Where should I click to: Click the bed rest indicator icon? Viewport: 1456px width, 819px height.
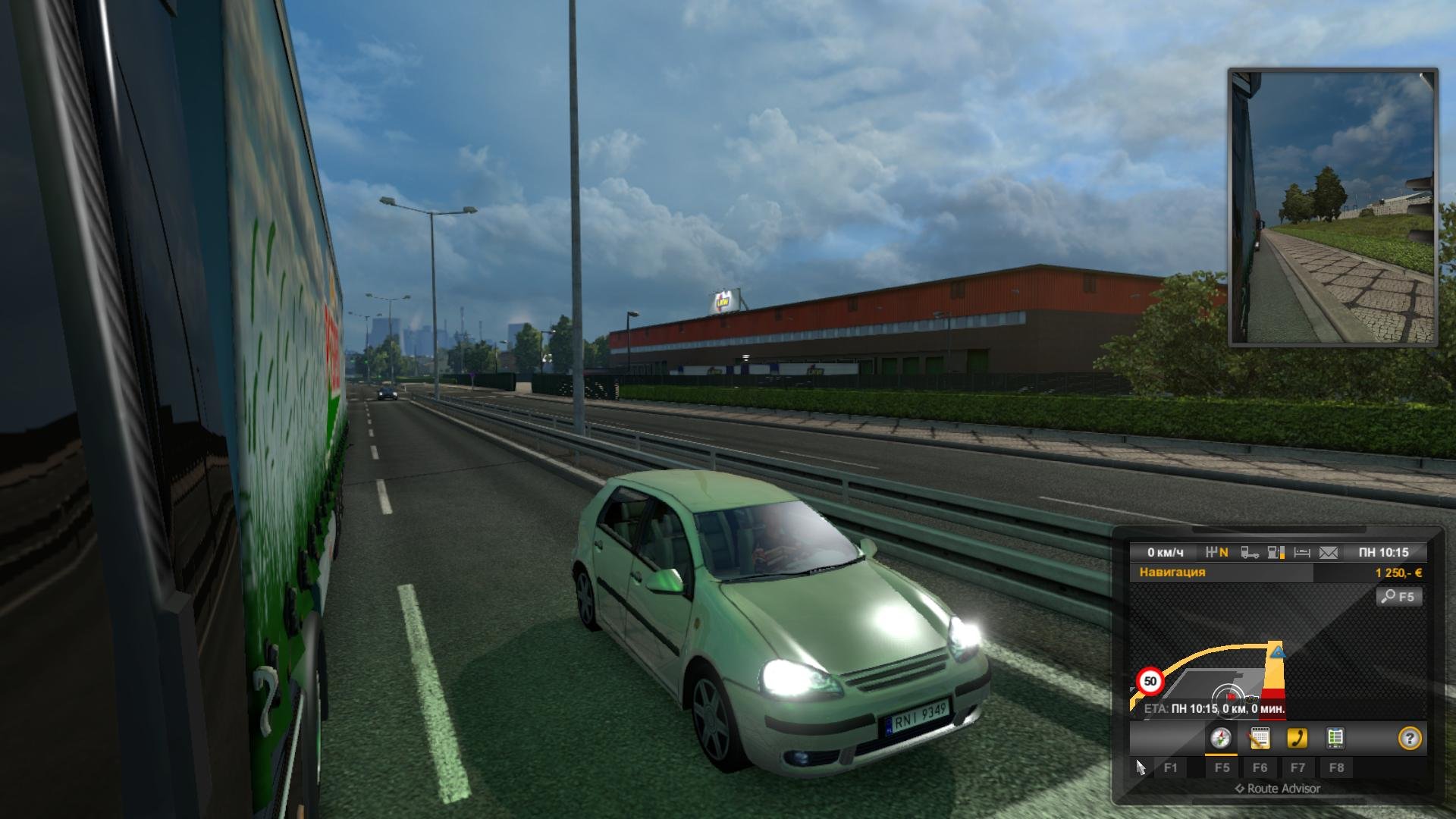click(1302, 553)
